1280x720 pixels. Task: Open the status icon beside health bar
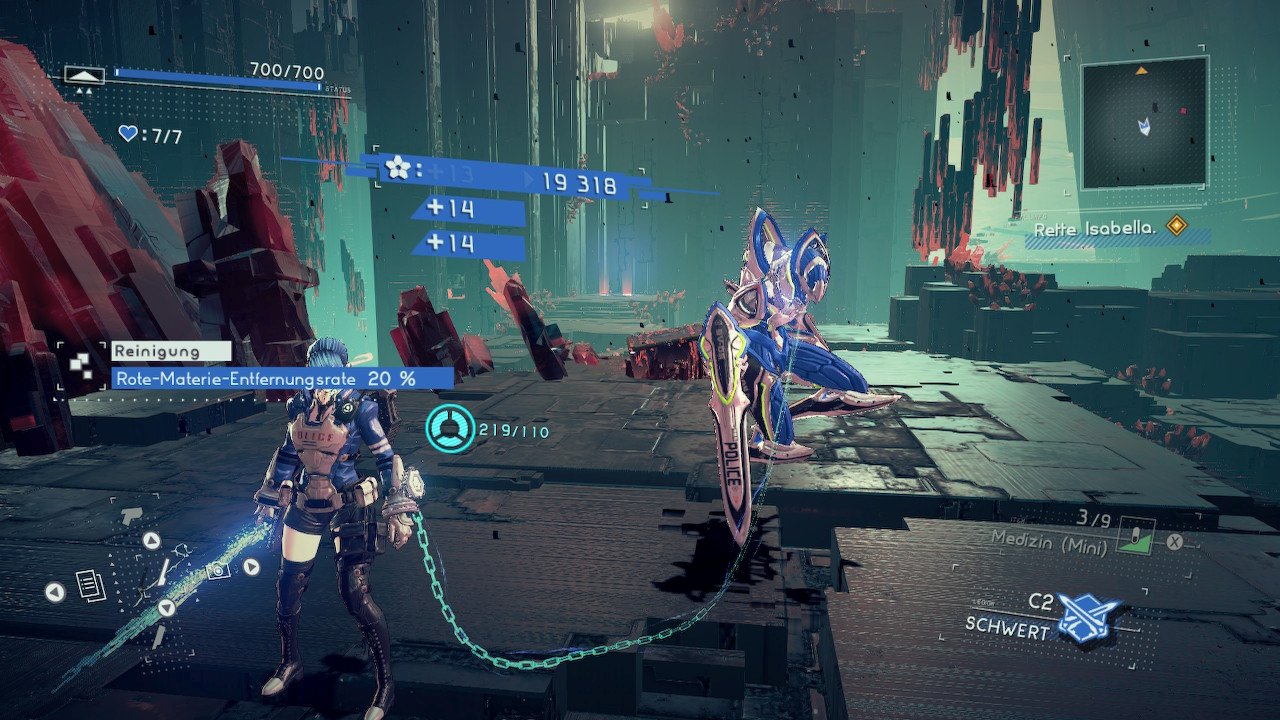84,75
